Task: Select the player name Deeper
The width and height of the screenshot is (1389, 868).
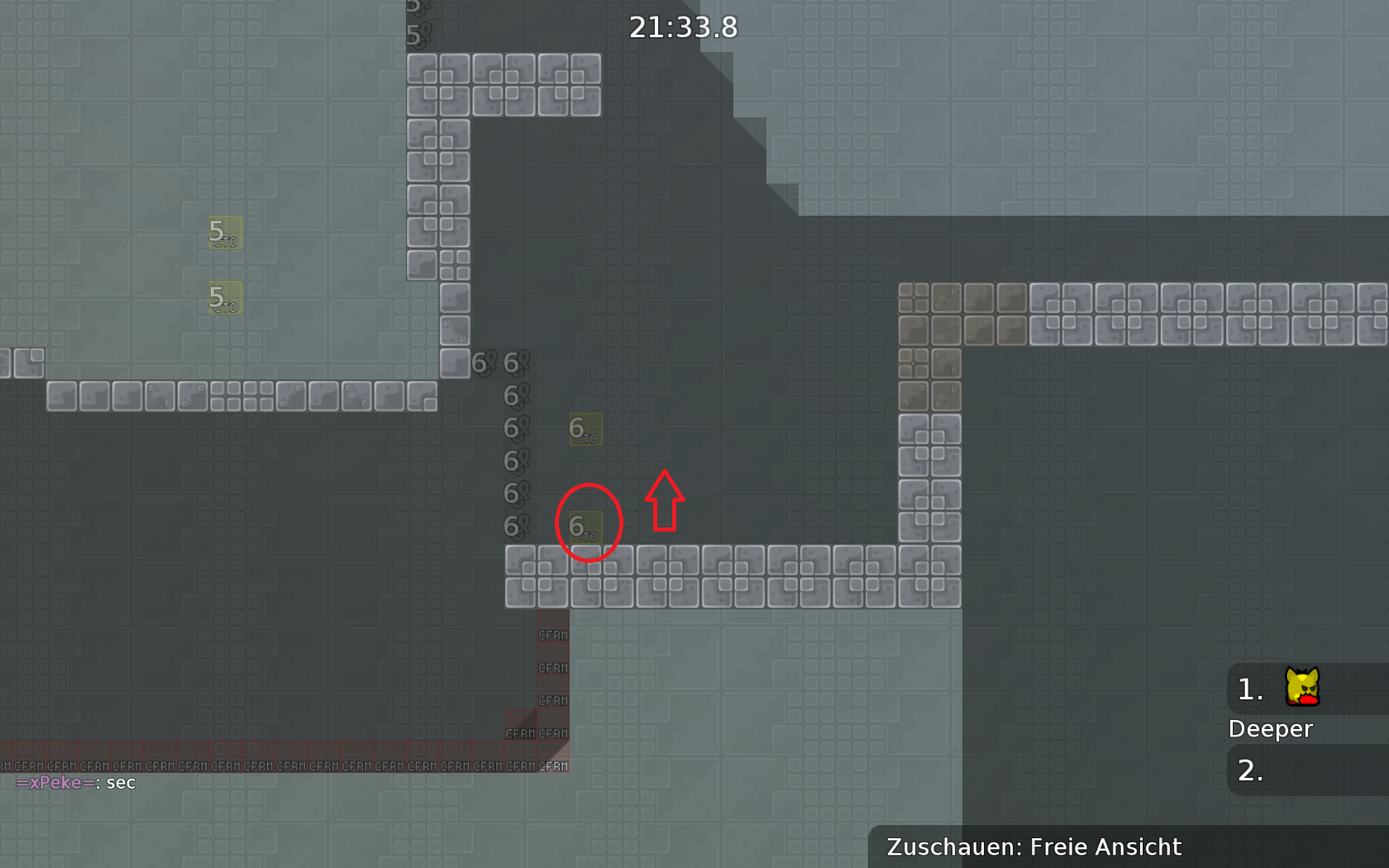Action: (1271, 728)
